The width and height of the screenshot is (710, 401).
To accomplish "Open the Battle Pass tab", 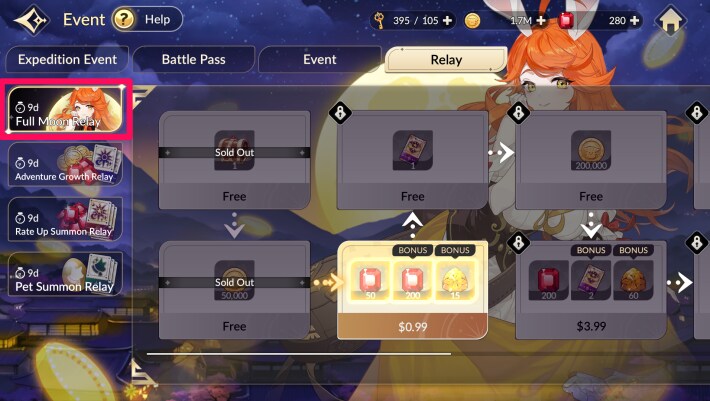I will (194, 60).
